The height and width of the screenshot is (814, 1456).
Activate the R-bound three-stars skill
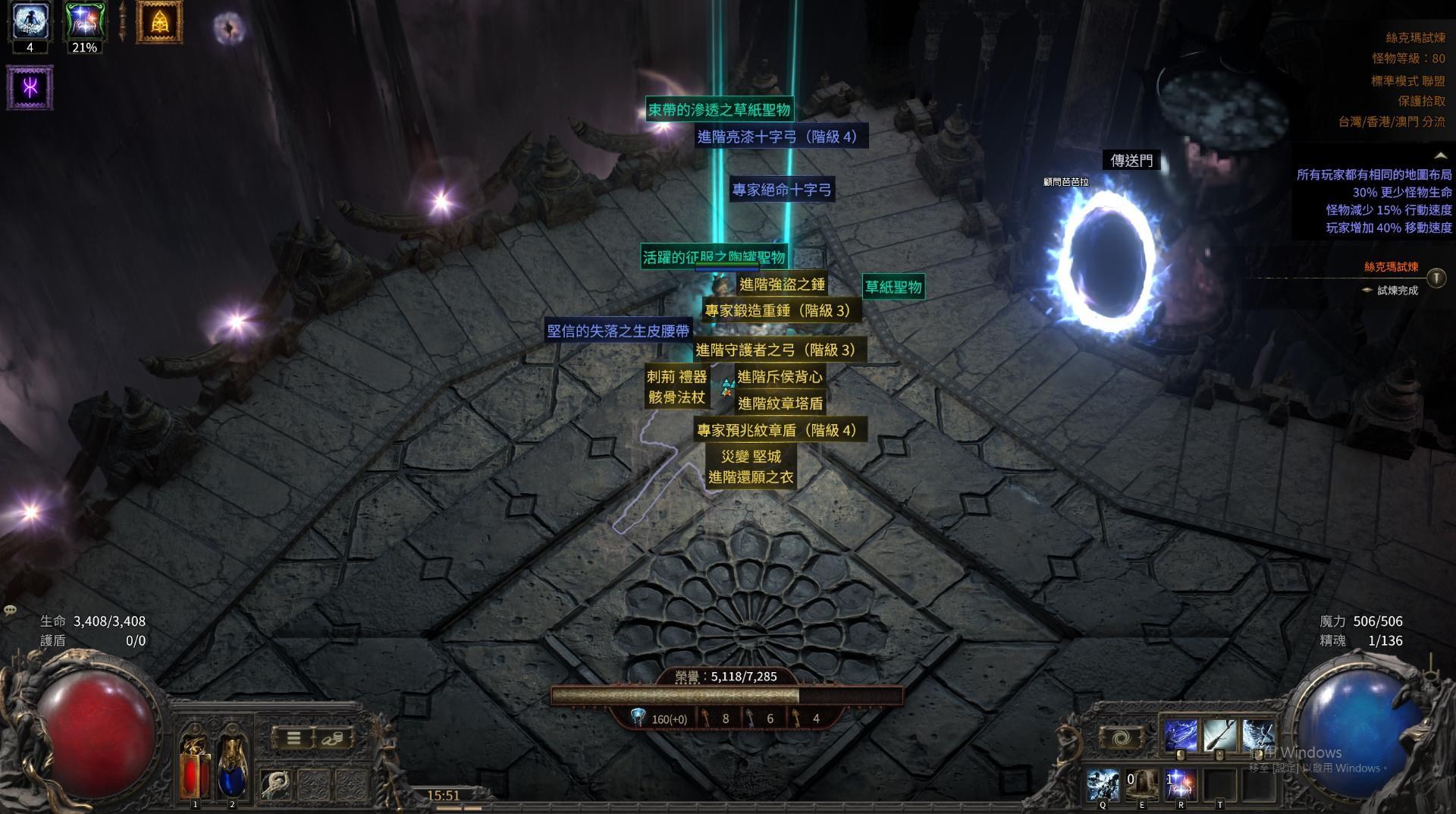tap(1180, 784)
